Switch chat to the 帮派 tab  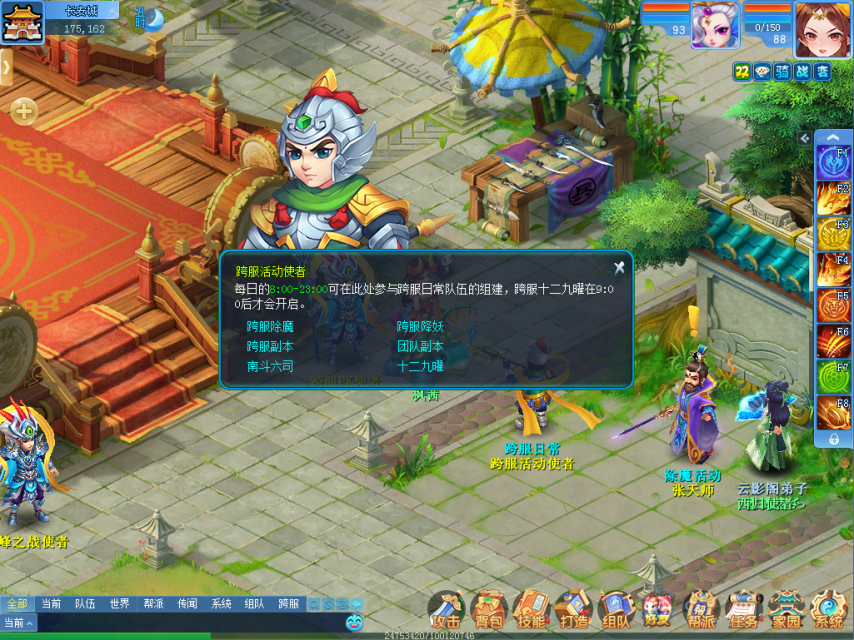(x=153, y=604)
